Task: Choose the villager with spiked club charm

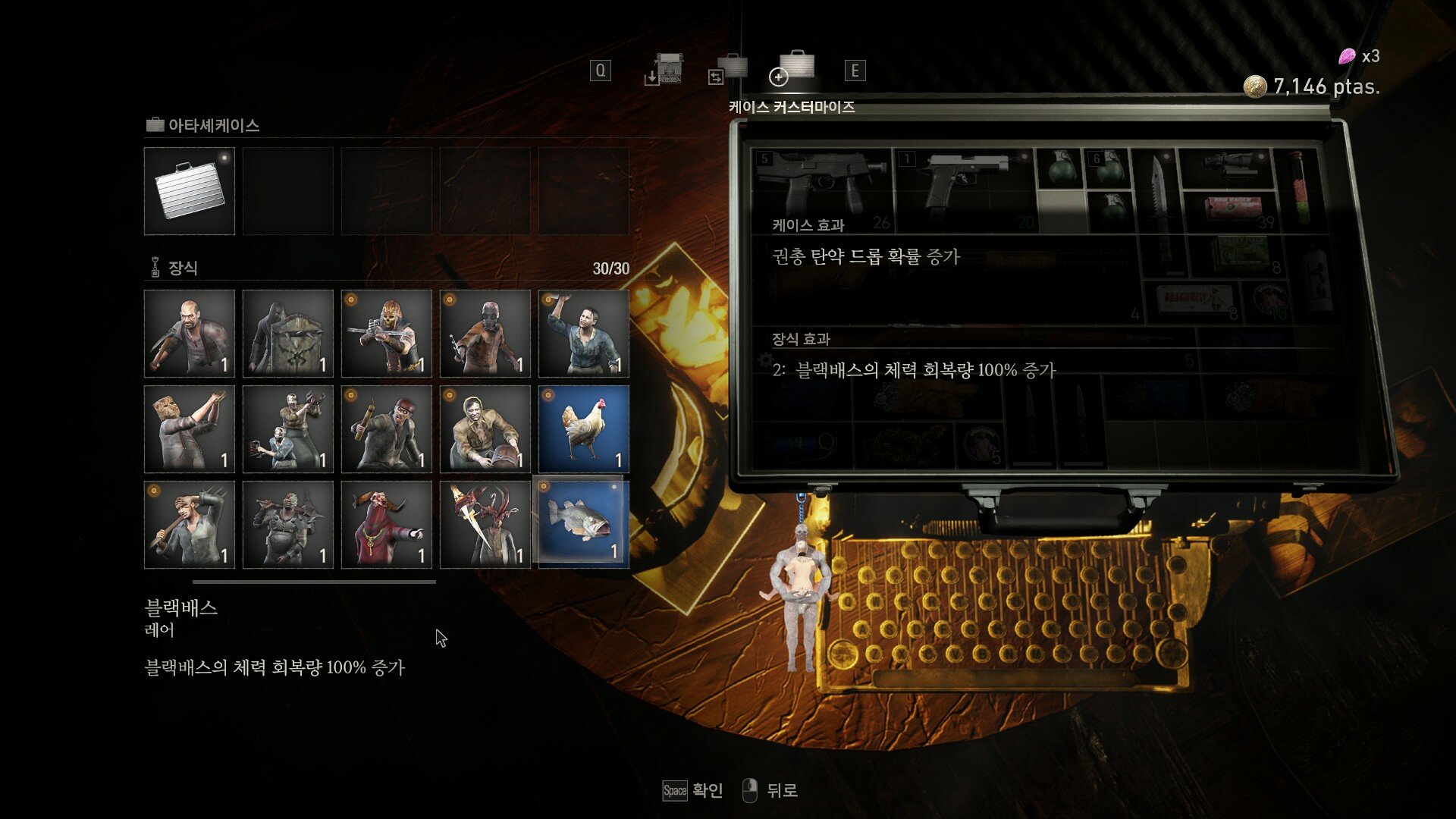Action: coord(190,525)
